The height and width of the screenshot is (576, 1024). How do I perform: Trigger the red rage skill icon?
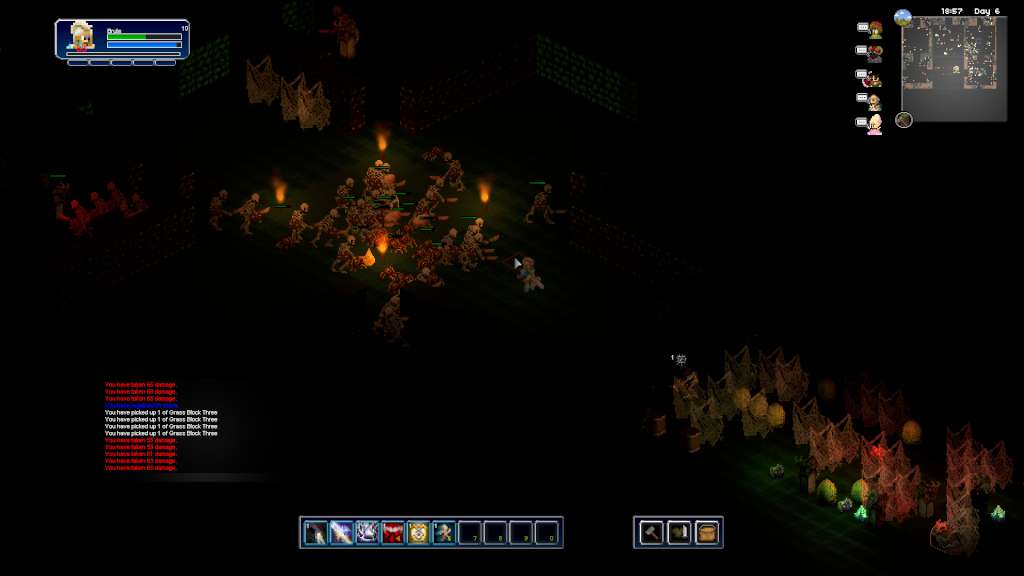click(x=392, y=532)
